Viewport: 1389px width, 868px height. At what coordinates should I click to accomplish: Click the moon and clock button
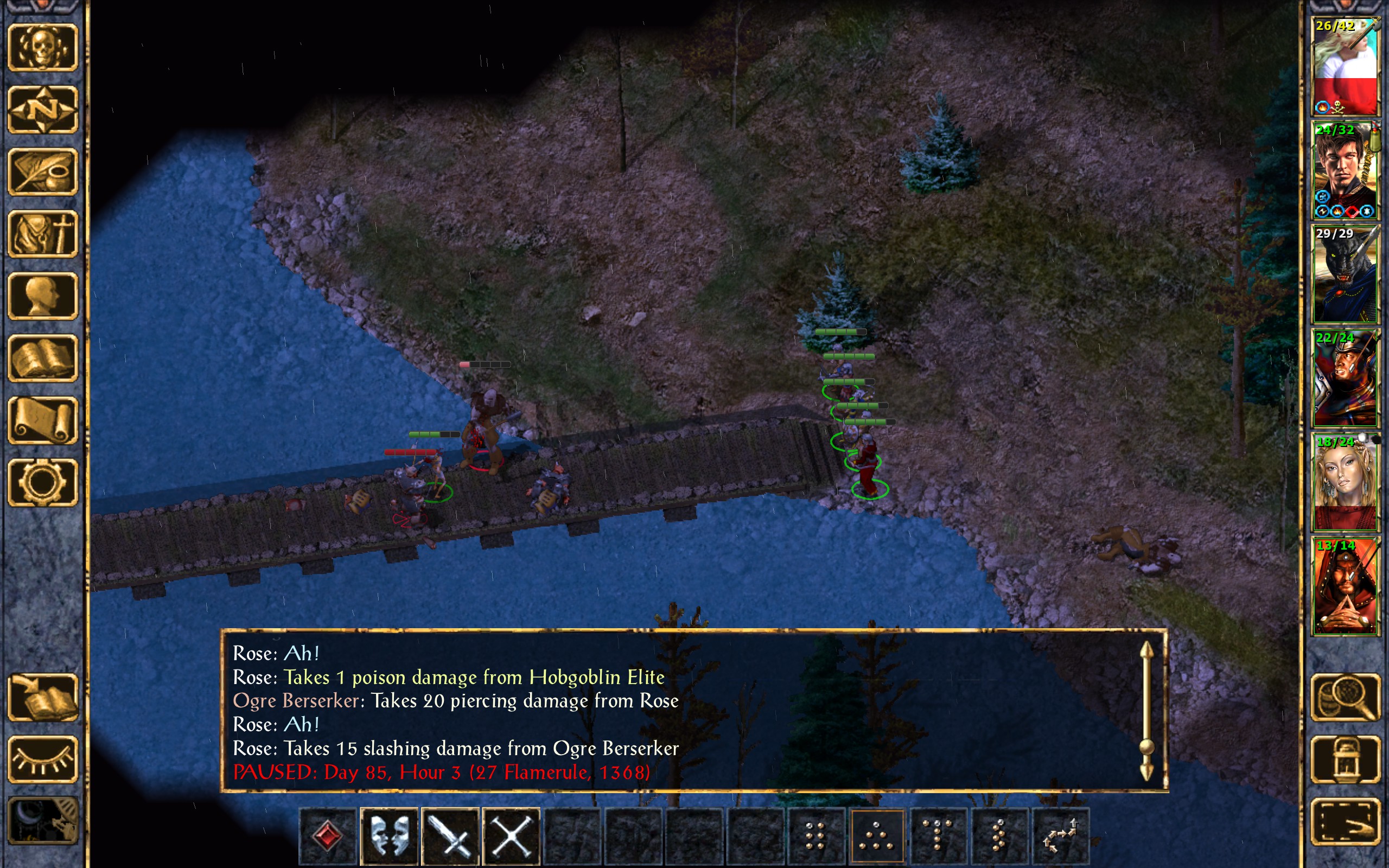click(x=43, y=821)
